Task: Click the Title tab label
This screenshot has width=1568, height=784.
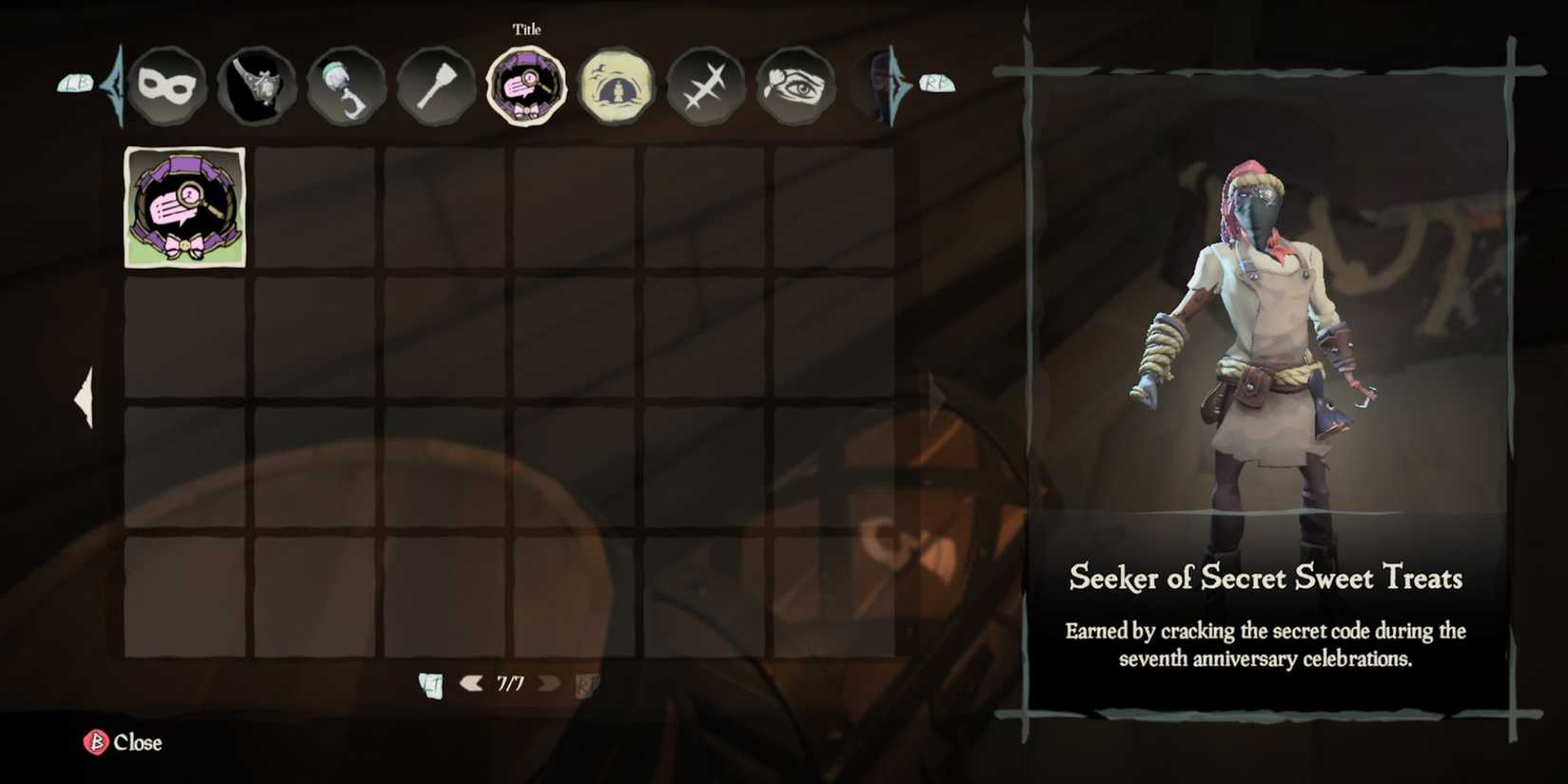Action: click(526, 29)
